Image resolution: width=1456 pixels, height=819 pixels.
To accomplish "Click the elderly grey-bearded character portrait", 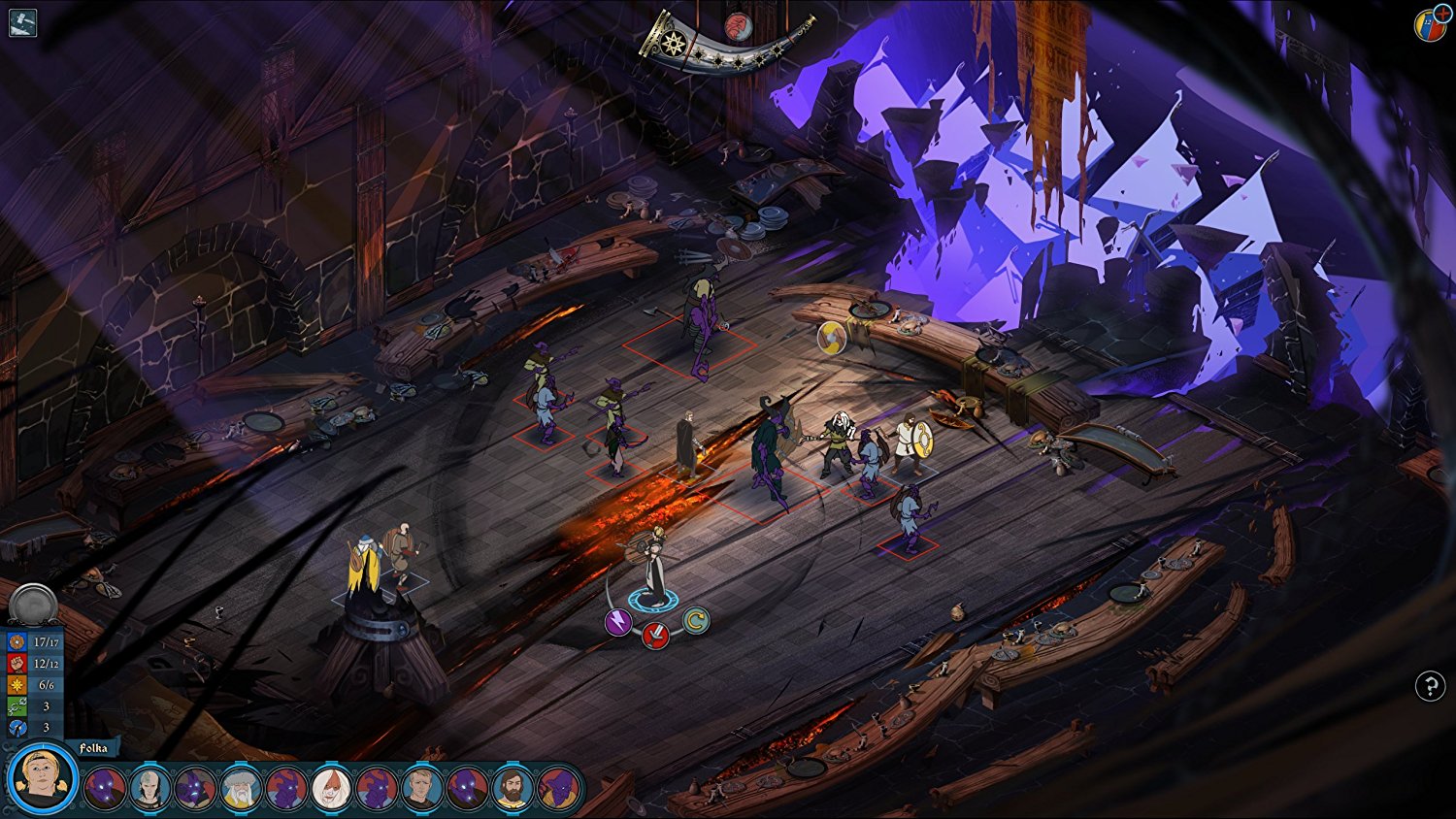I will (x=241, y=787).
